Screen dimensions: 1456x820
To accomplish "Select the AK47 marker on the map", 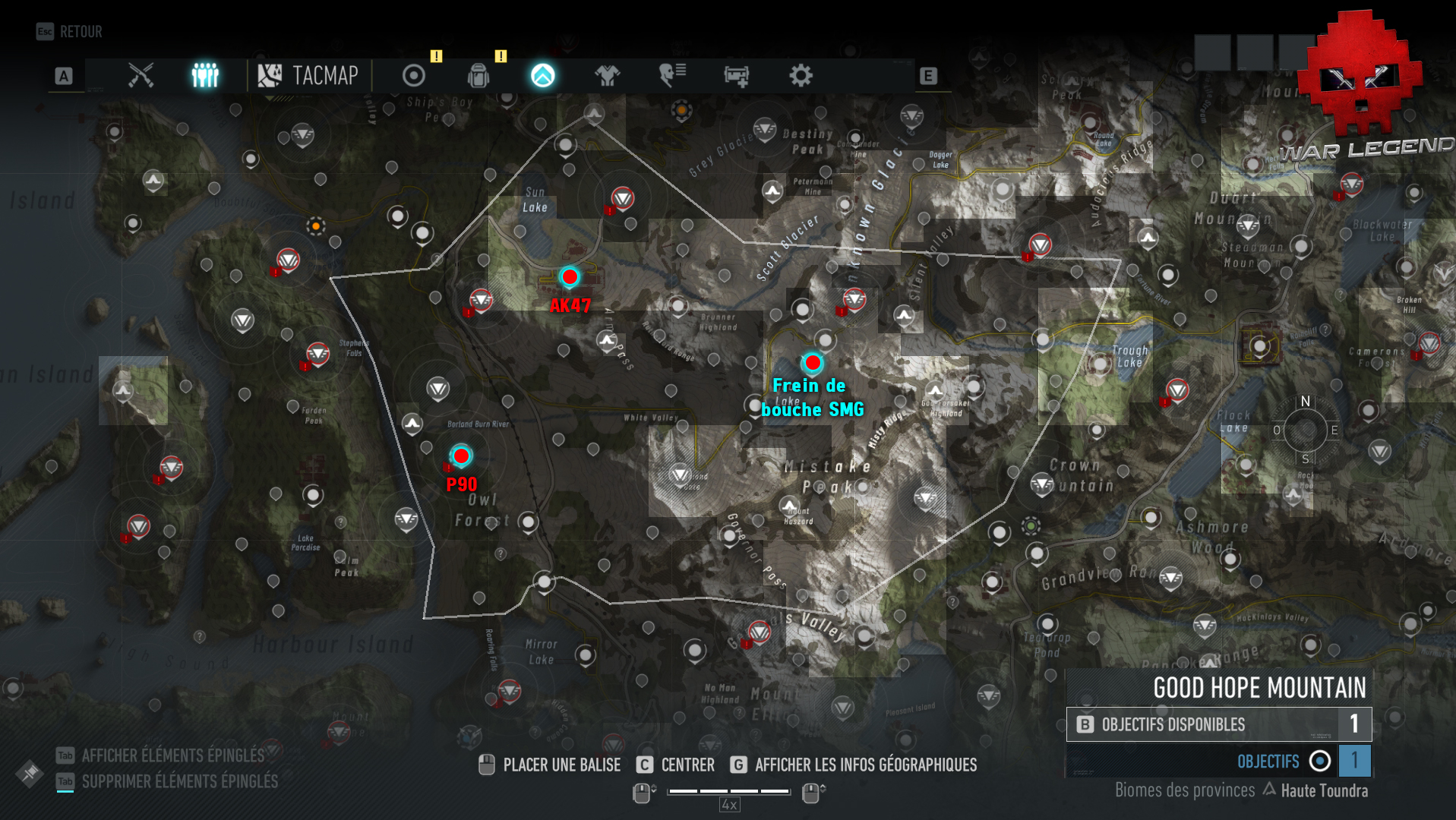I will (570, 277).
